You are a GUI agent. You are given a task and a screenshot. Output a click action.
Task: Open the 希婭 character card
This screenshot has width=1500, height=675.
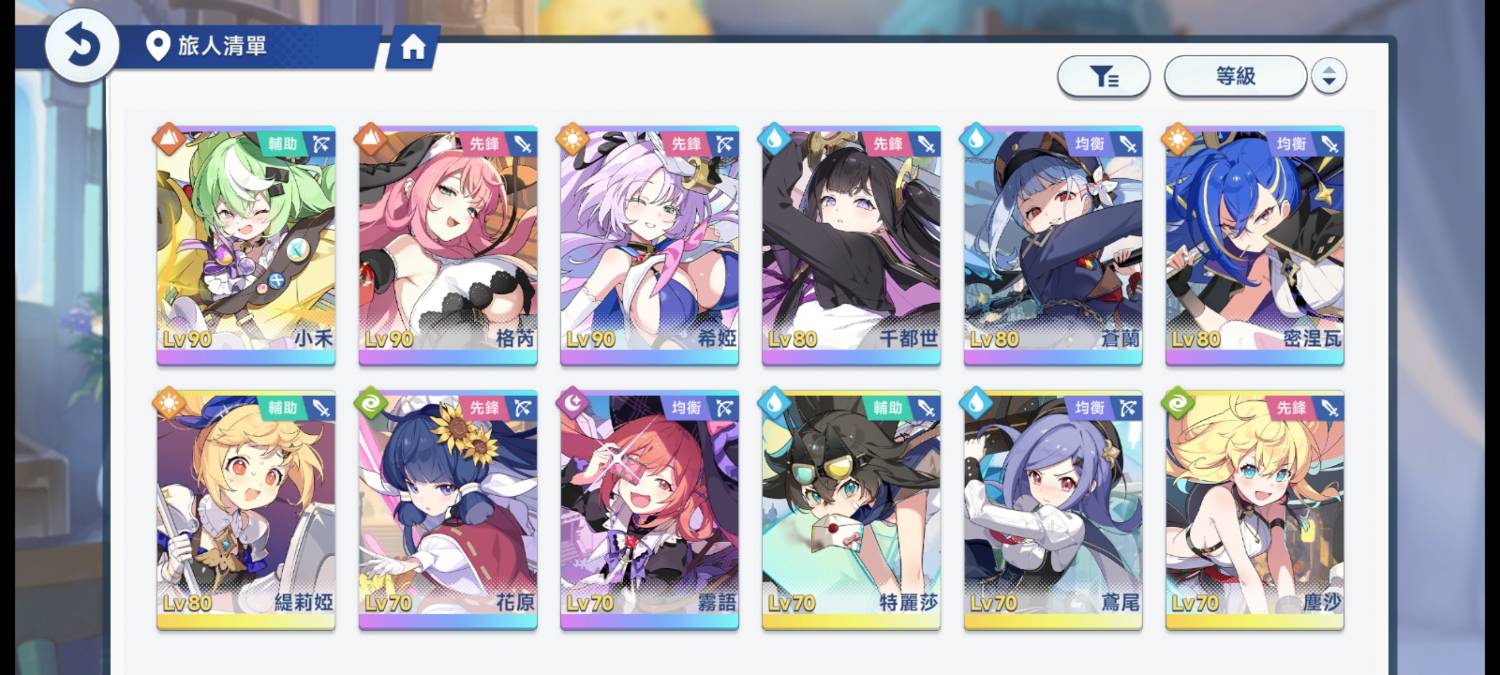pos(649,244)
